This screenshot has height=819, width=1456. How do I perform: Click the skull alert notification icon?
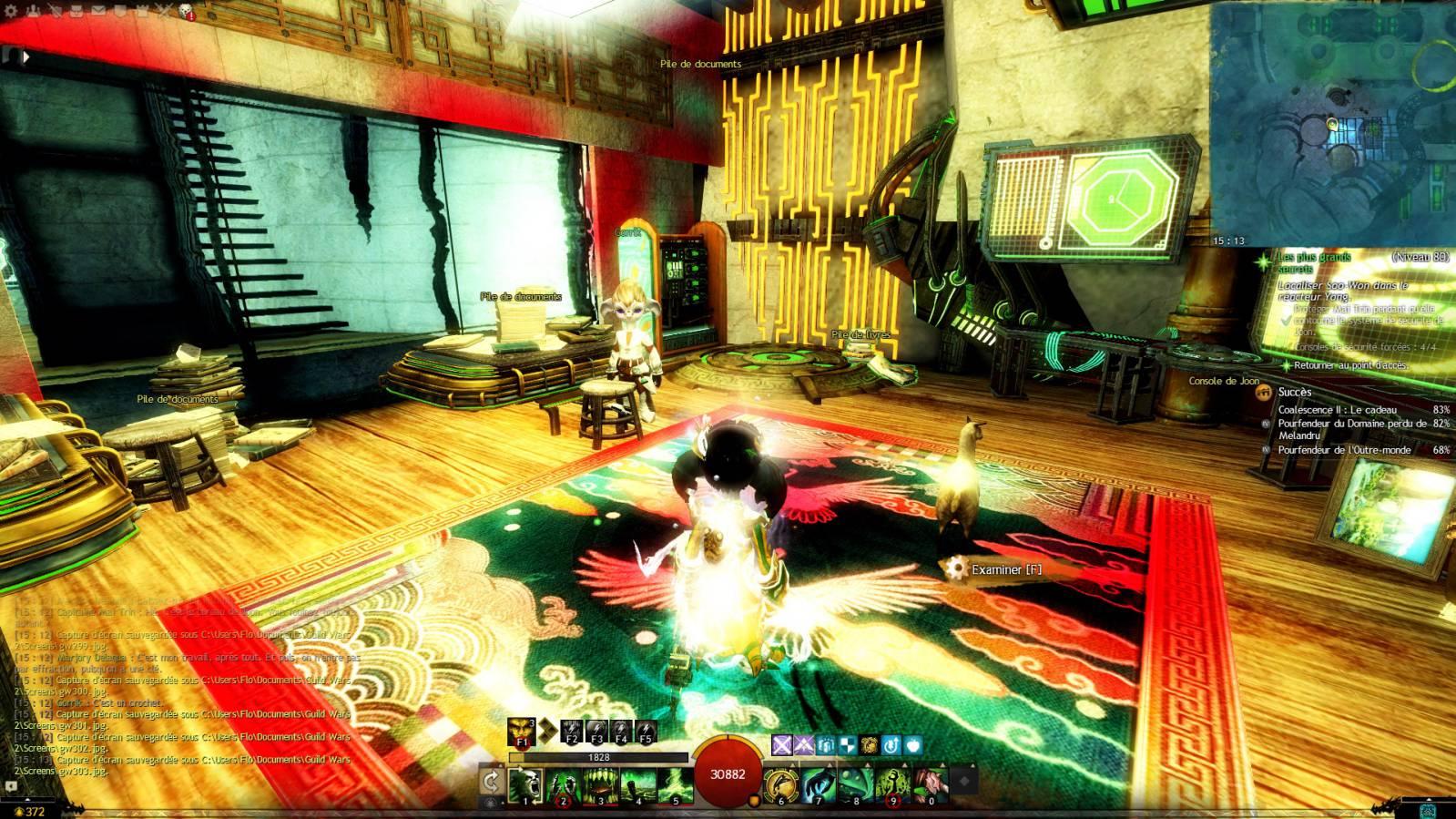point(187,12)
